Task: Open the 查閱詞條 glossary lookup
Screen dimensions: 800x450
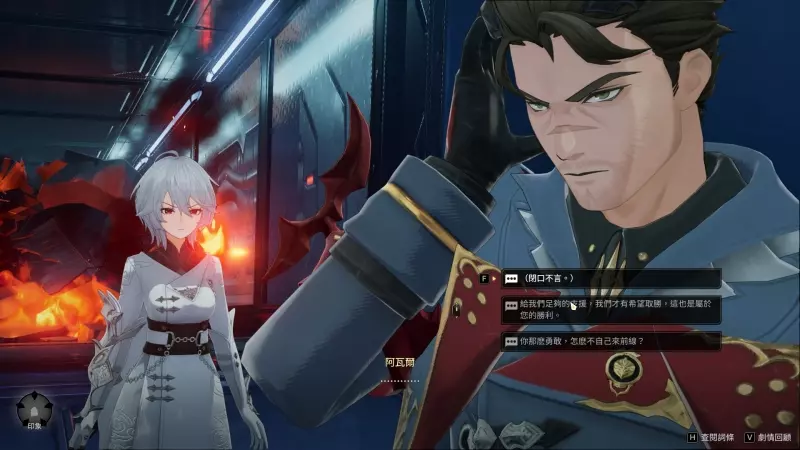Action: pos(714,437)
